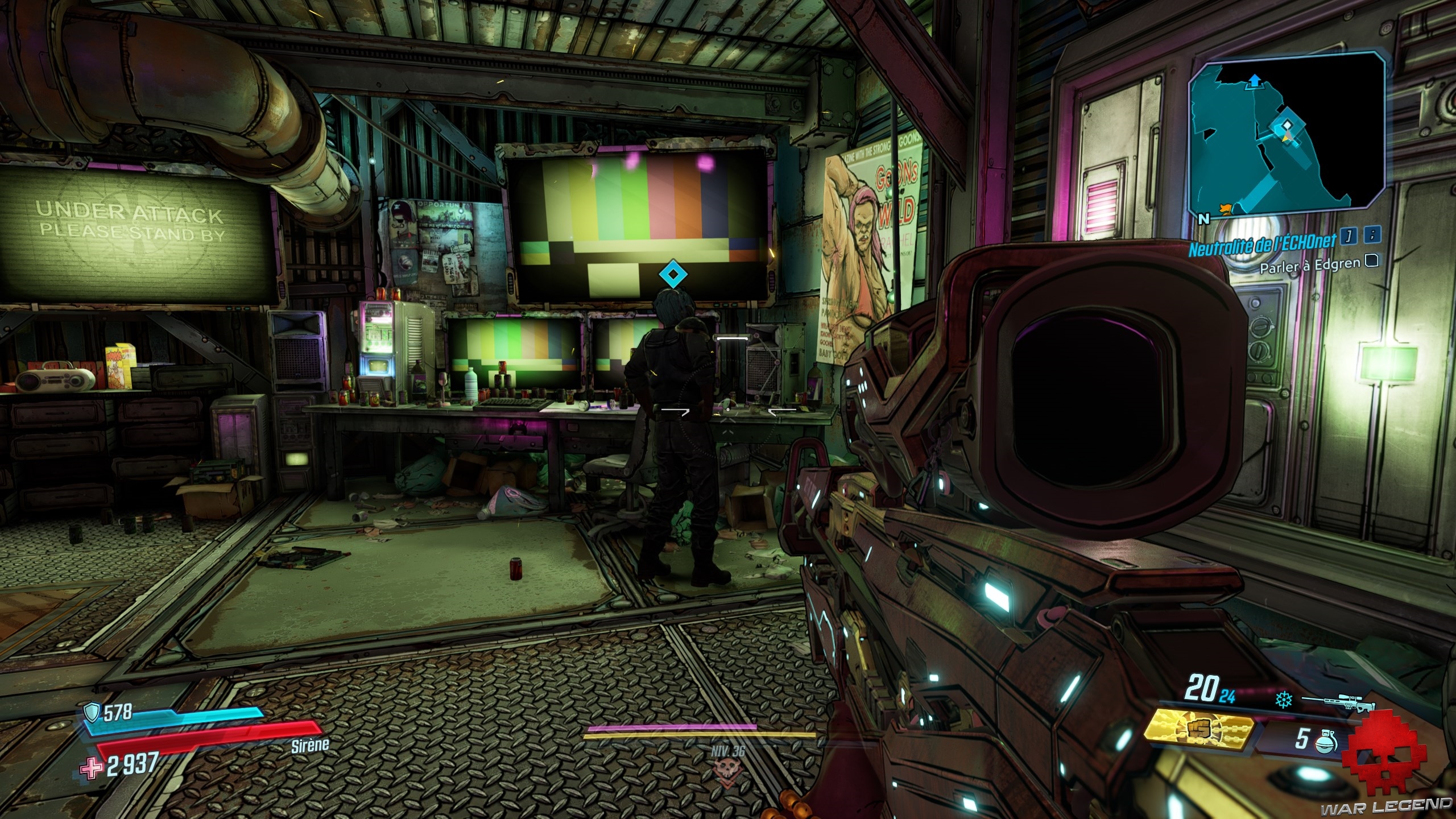Click the blue arrow marker on minimap
1456x819 pixels.
1253,81
